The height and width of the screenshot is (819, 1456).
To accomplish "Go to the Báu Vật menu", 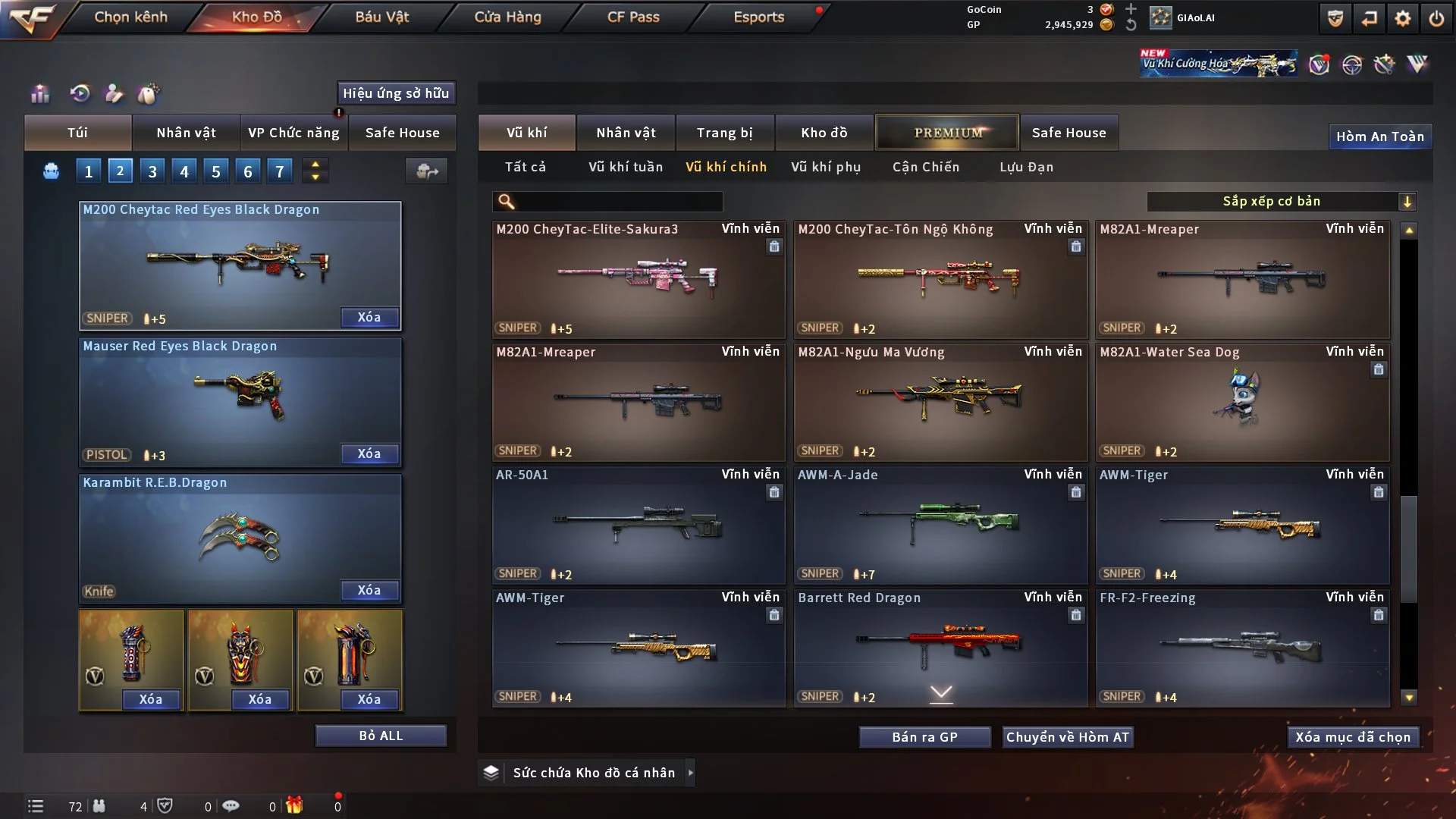I will point(381,17).
